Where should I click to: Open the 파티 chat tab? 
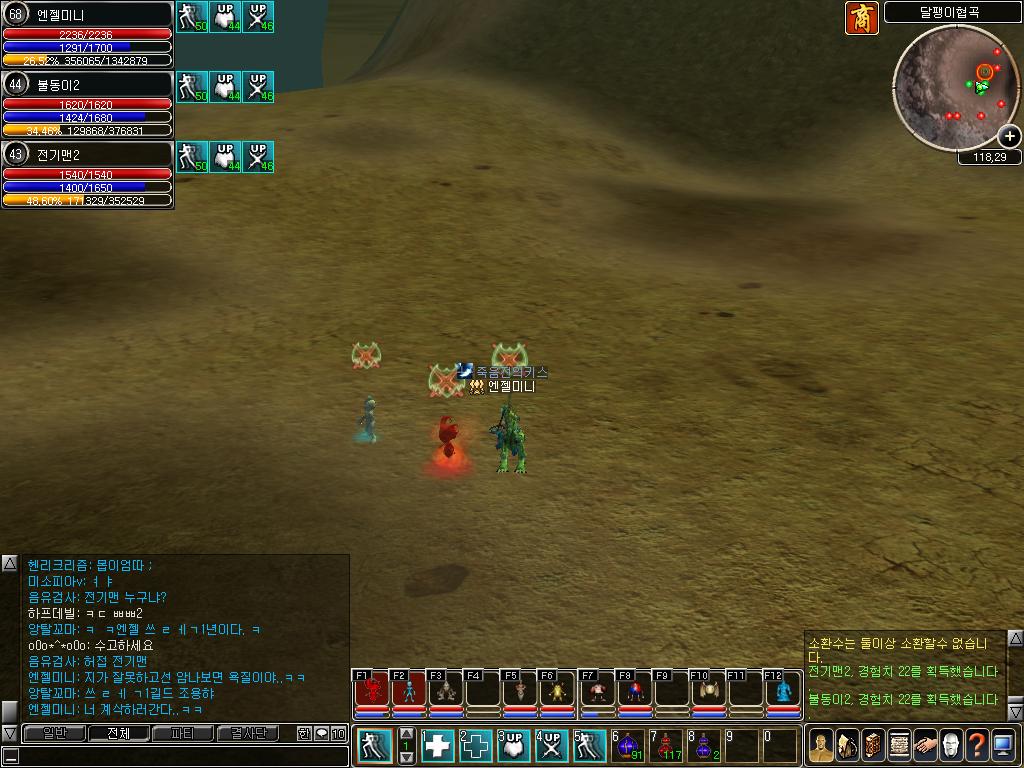pyautogui.click(x=183, y=733)
